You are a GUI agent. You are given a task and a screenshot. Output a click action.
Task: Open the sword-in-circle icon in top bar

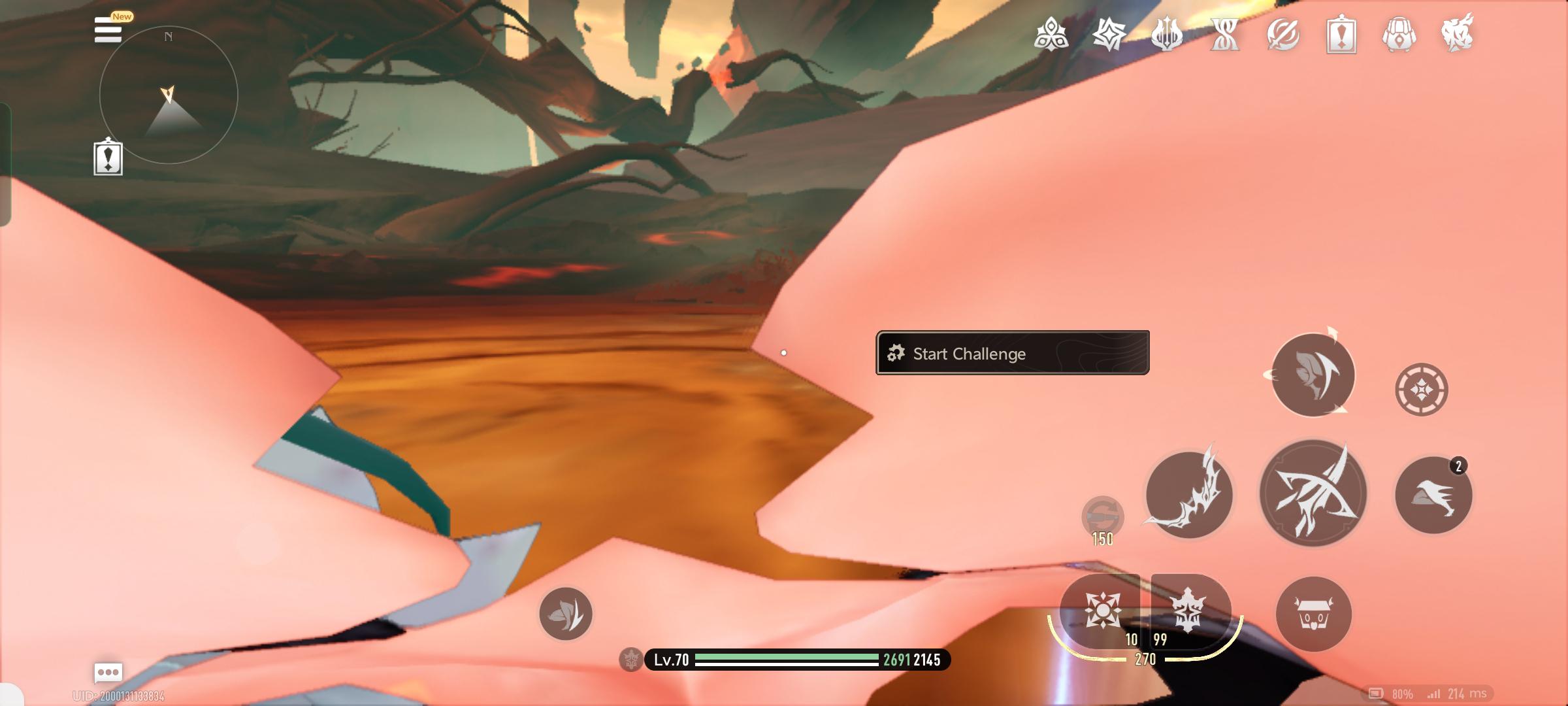[x=1283, y=34]
